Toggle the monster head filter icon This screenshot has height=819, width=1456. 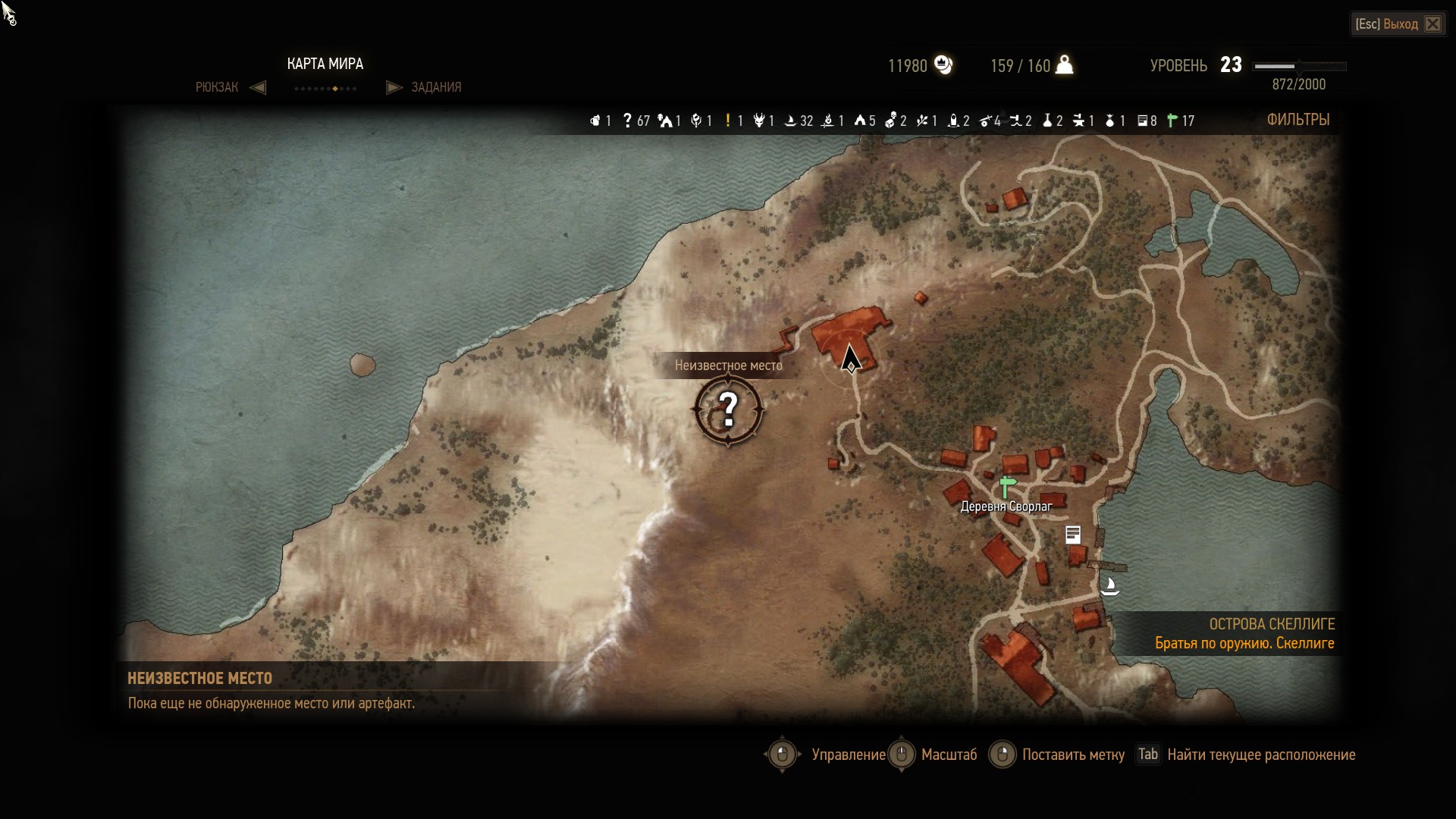coord(759,121)
